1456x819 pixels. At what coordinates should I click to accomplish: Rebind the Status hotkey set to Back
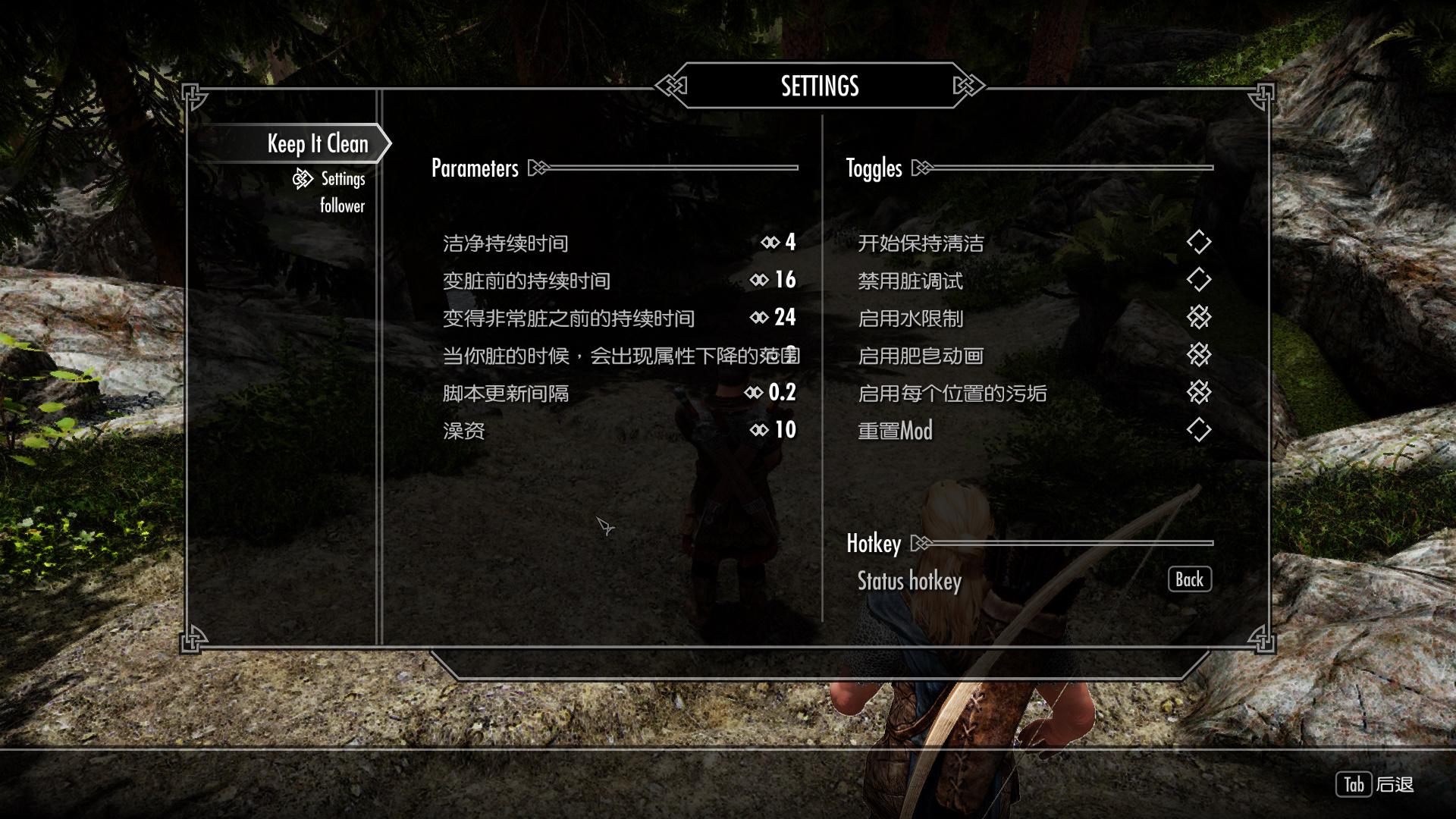(x=1189, y=580)
